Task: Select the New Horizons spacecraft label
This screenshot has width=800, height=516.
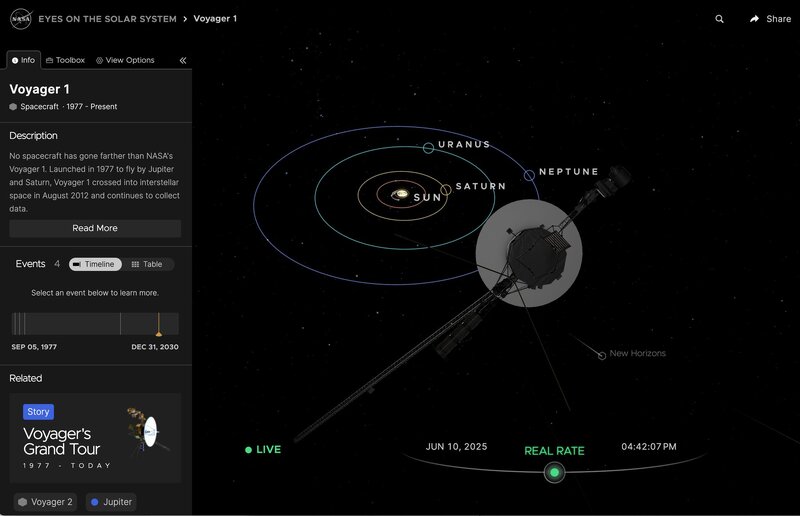Action: [637, 353]
